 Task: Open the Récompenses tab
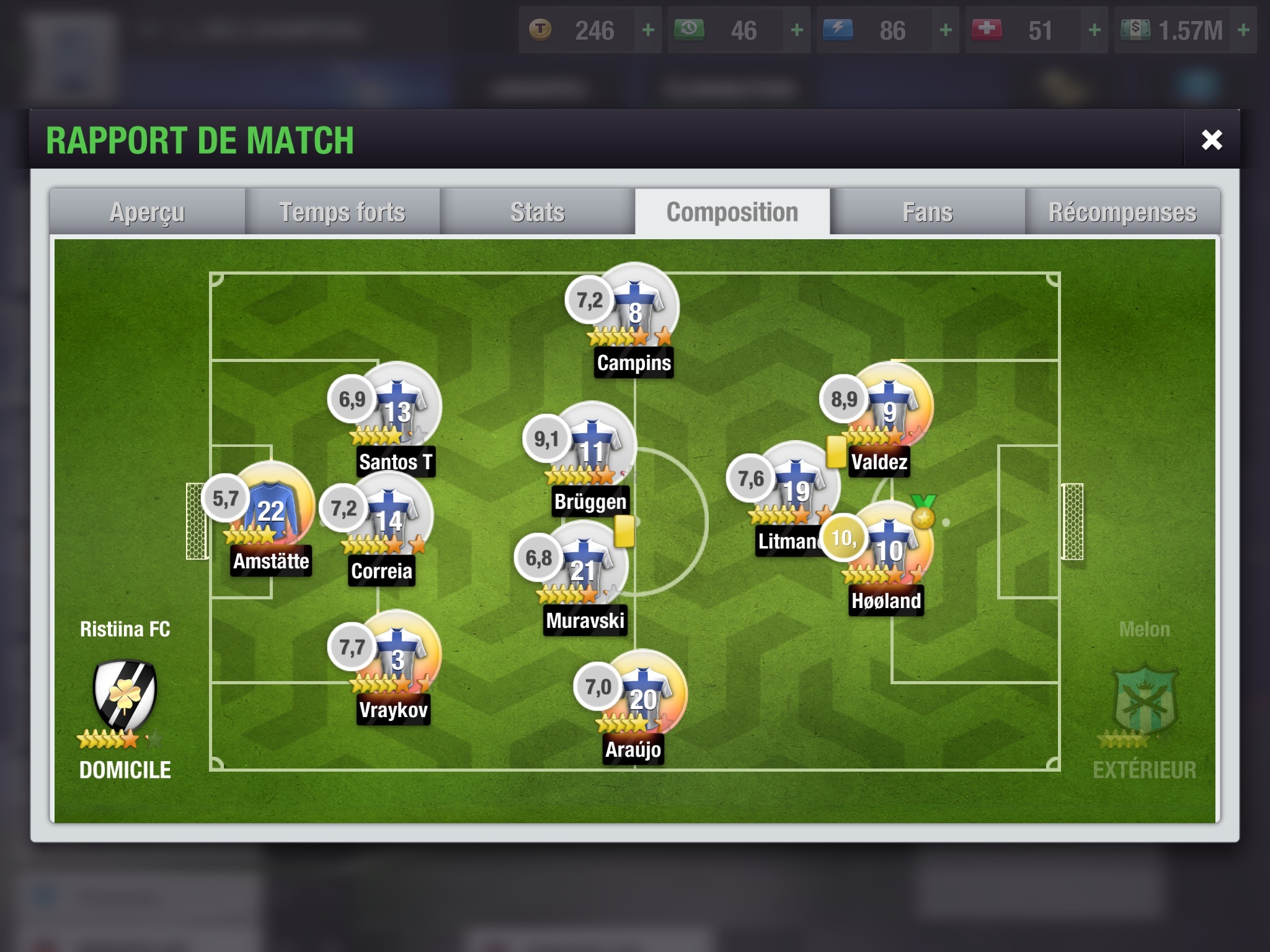click(1122, 212)
